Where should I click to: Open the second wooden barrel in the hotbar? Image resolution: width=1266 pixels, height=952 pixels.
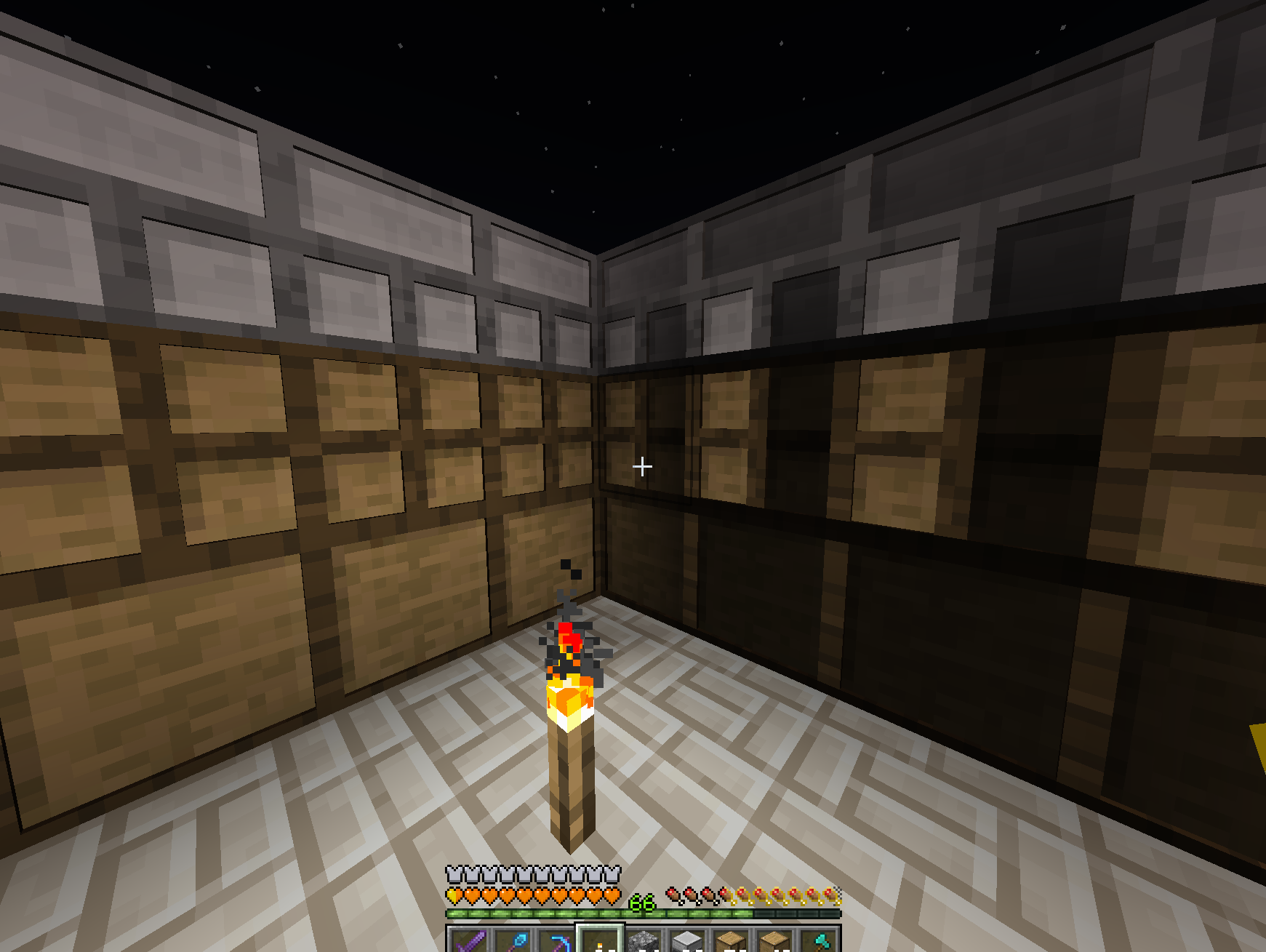click(x=775, y=942)
